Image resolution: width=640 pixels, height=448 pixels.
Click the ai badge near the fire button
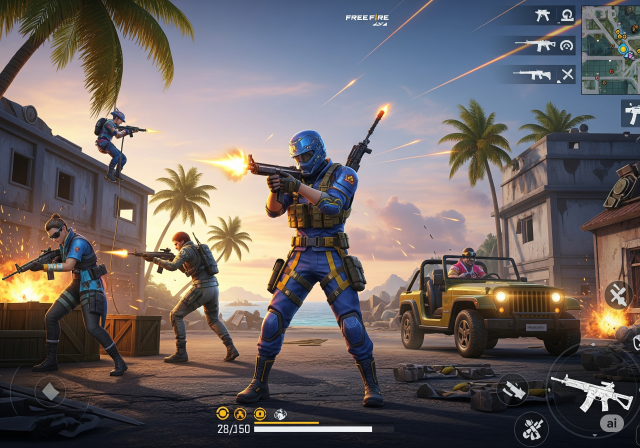coord(610,423)
